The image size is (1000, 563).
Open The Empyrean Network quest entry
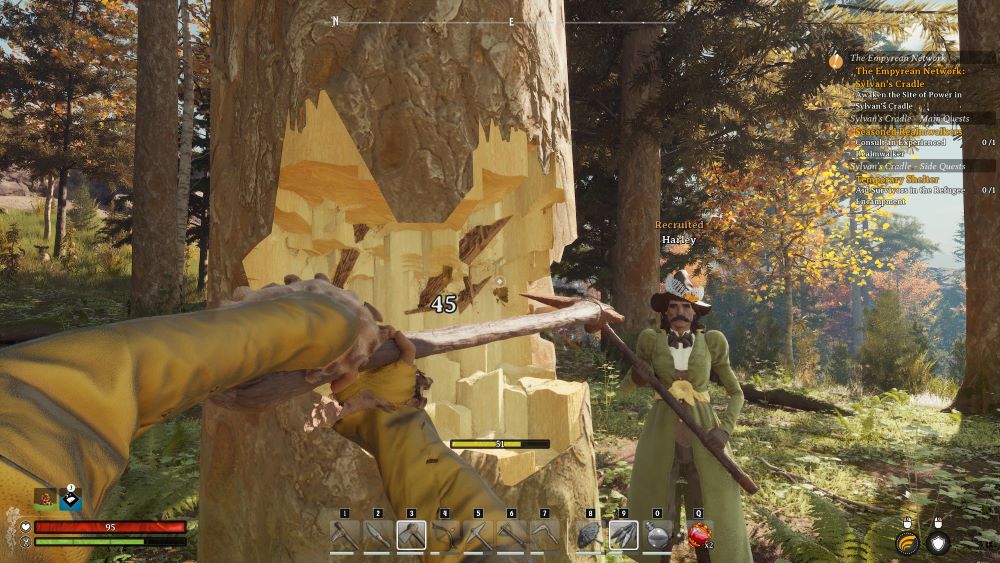pos(908,71)
